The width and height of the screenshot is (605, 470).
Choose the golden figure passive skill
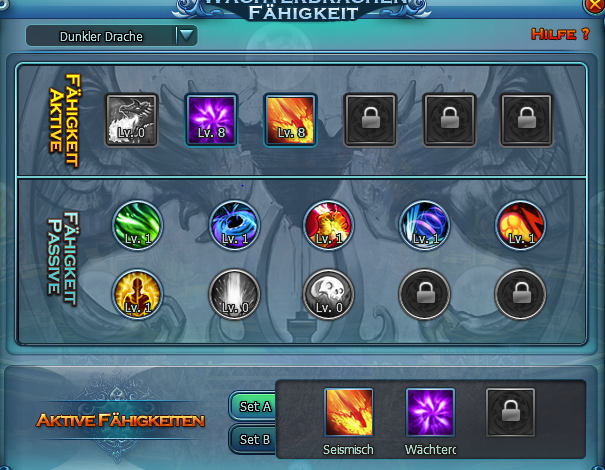point(136,293)
